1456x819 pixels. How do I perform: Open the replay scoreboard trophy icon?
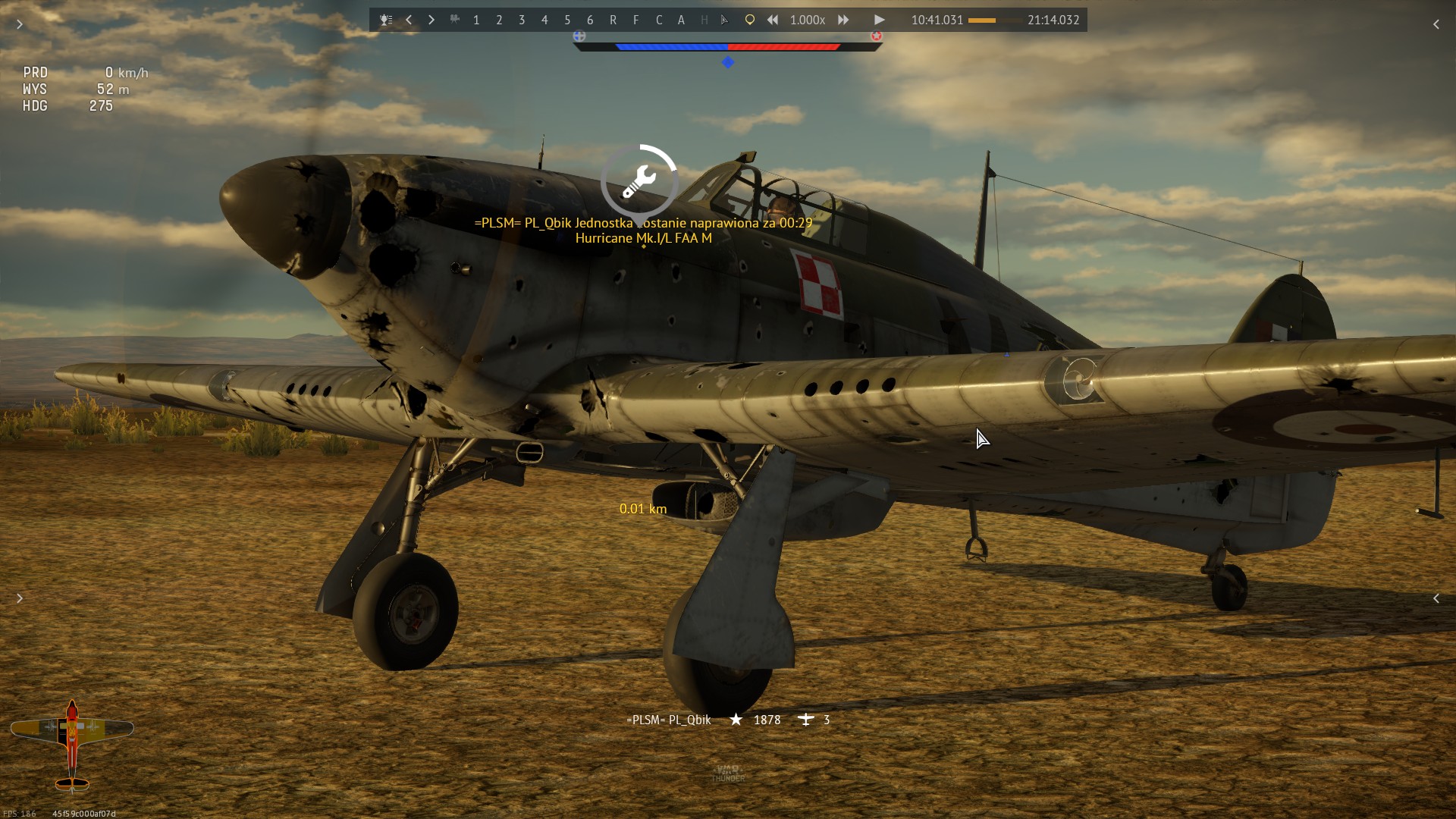(x=386, y=20)
